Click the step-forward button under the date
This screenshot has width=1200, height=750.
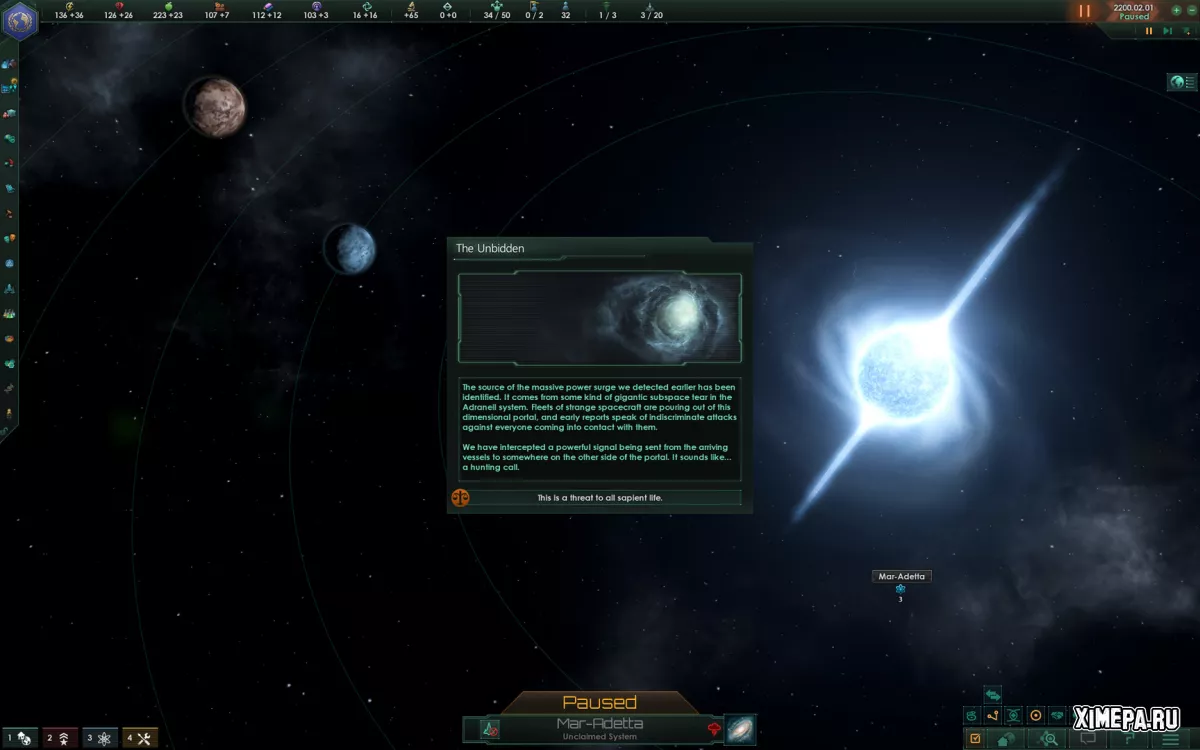(x=1167, y=31)
